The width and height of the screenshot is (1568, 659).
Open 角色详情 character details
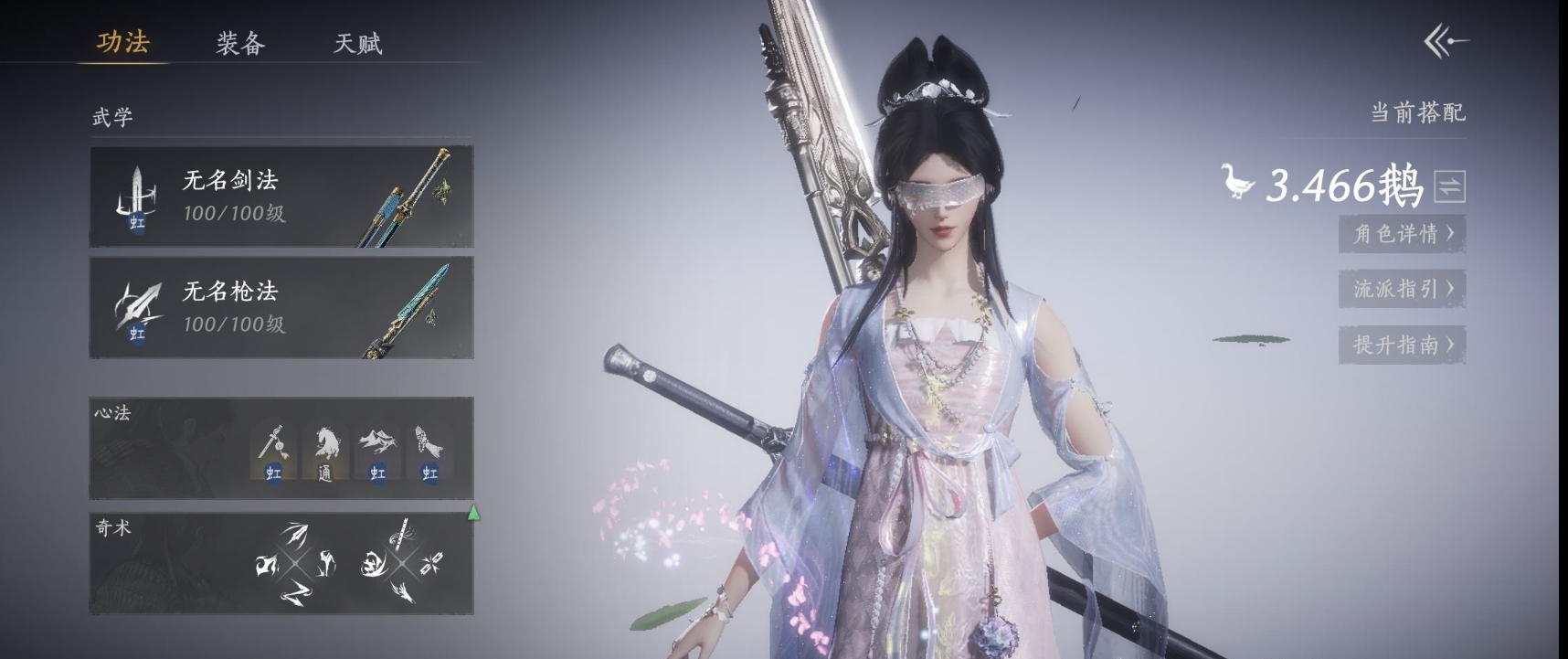point(1402,234)
